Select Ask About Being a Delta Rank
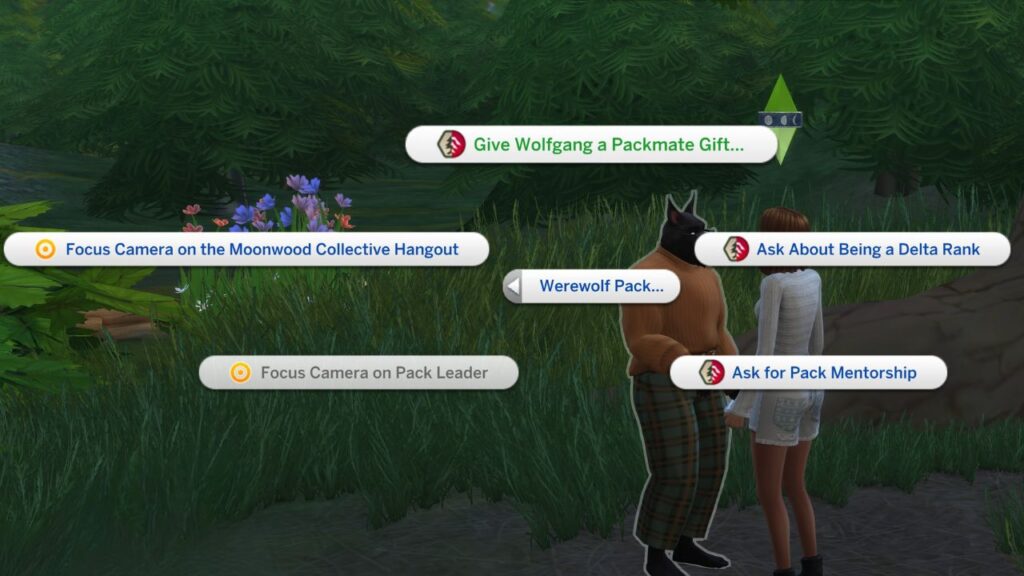 pos(852,249)
